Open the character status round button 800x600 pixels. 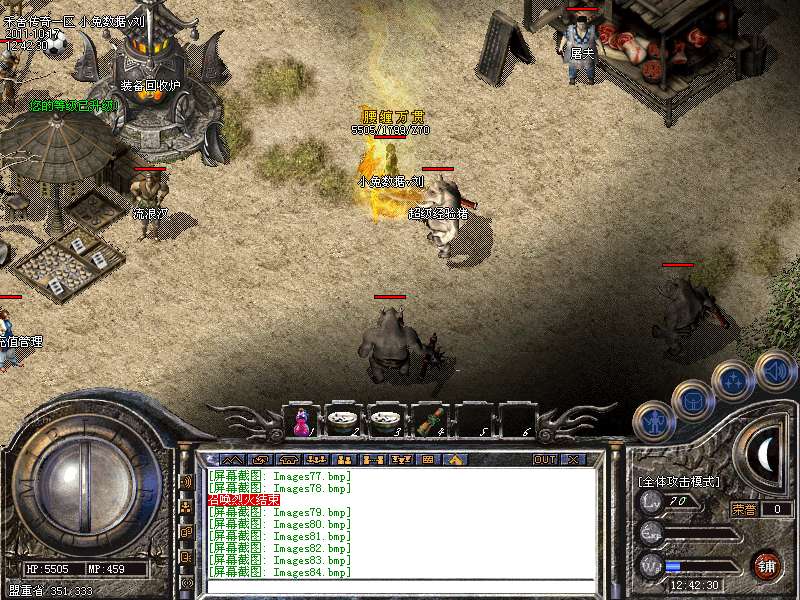[653, 421]
